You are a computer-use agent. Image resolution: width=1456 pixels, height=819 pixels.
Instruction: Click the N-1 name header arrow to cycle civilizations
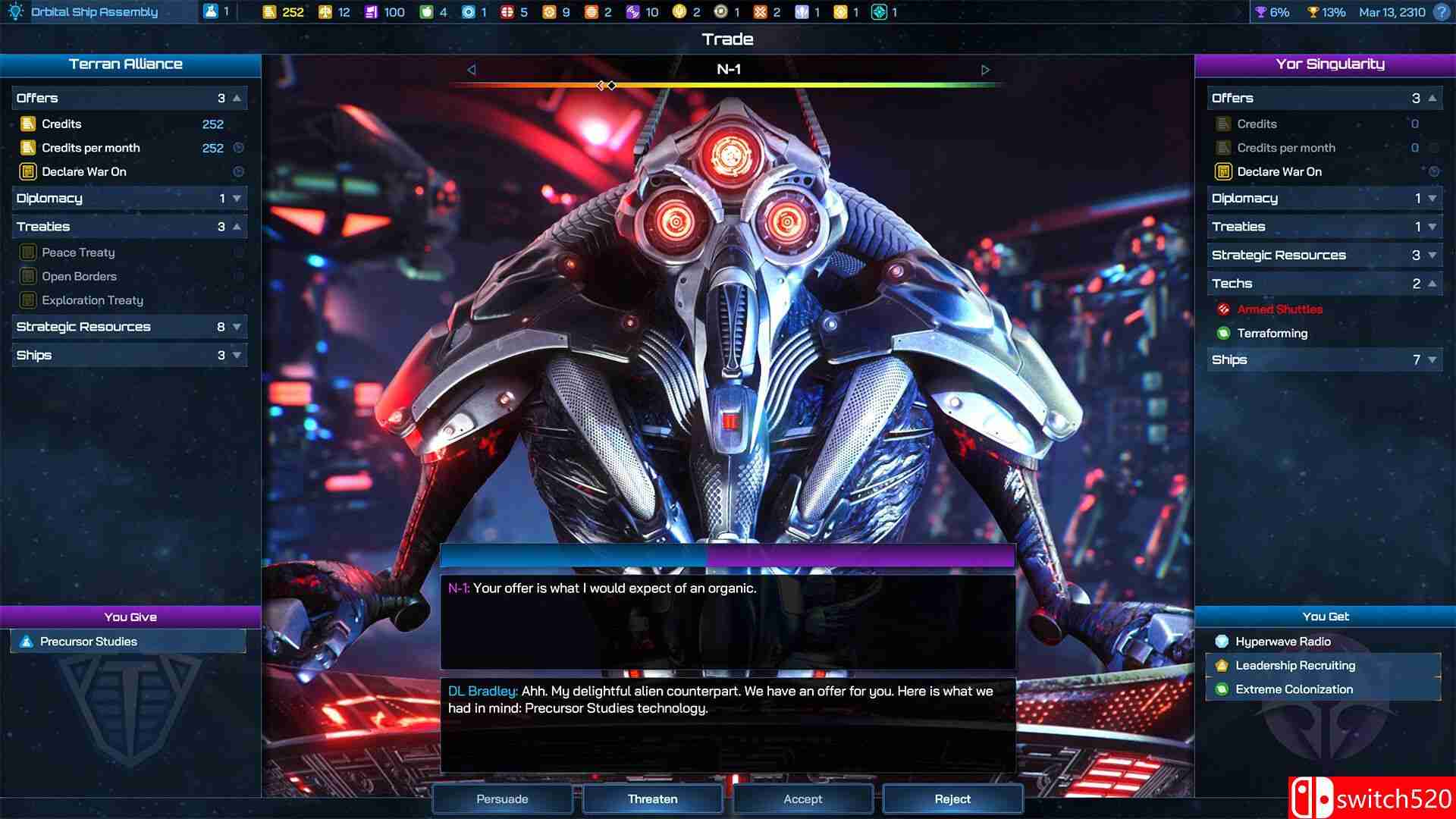click(986, 69)
